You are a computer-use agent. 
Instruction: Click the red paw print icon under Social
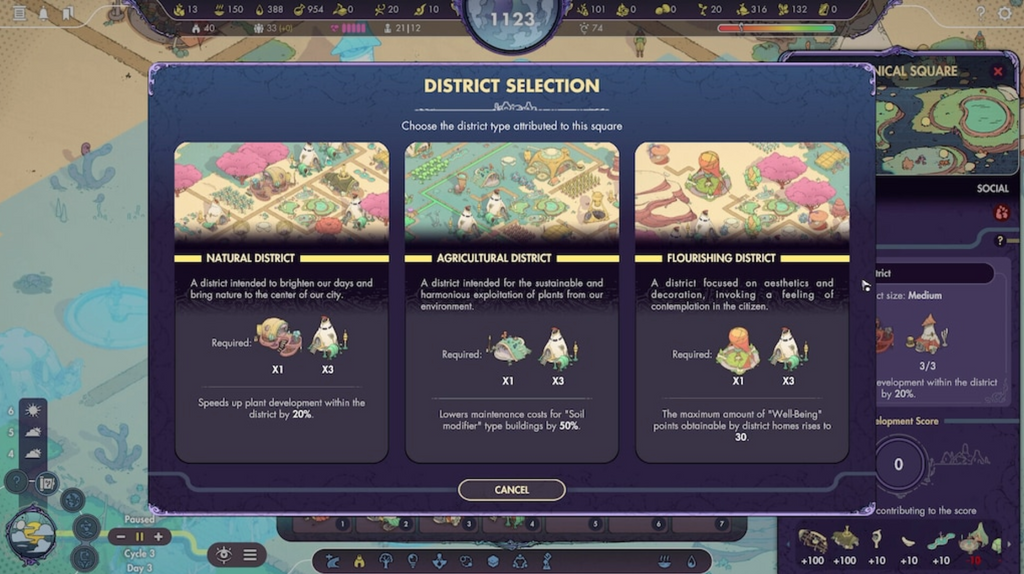click(1001, 213)
